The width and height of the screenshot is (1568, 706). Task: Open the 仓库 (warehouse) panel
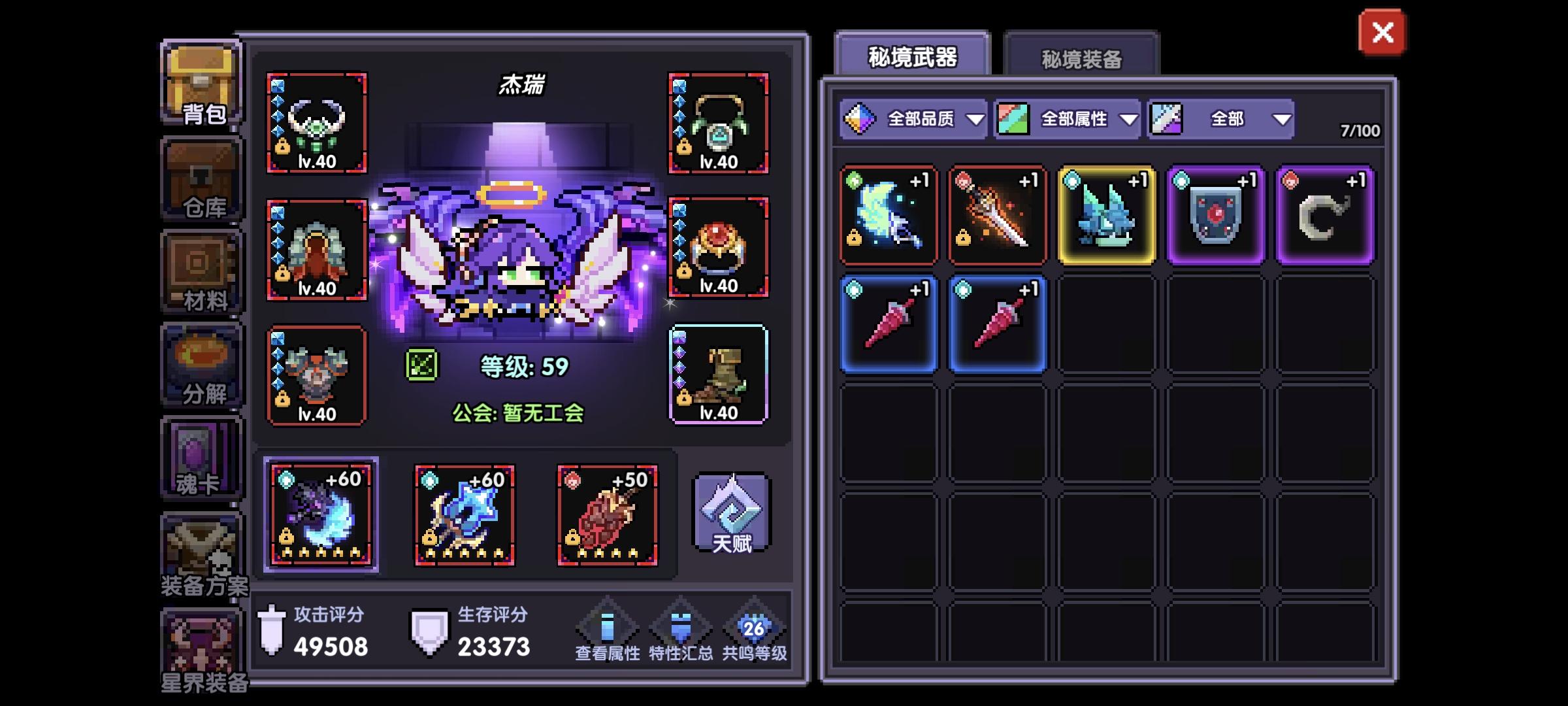201,176
